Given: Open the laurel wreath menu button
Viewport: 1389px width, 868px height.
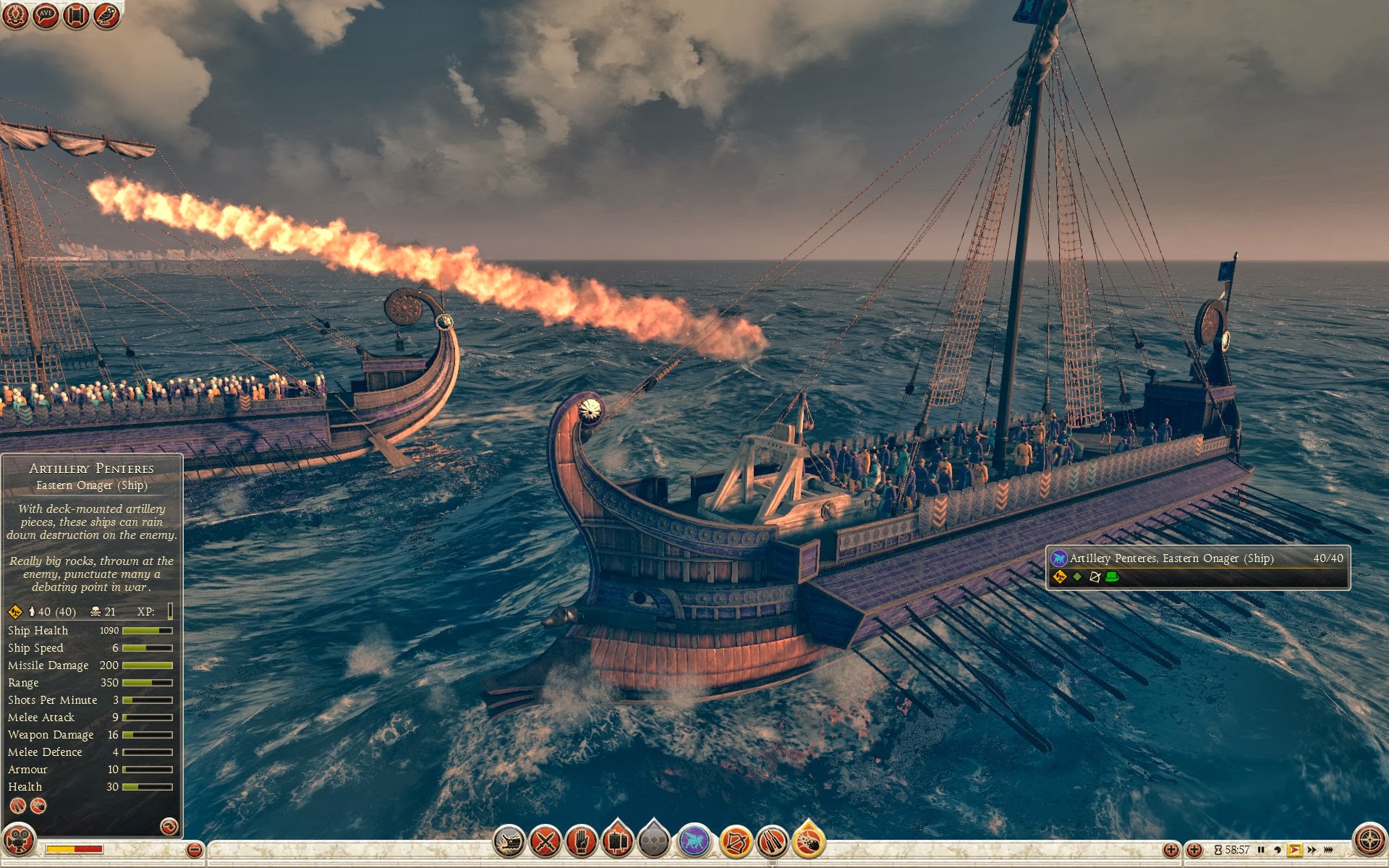Looking at the screenshot, I should tap(15, 16).
